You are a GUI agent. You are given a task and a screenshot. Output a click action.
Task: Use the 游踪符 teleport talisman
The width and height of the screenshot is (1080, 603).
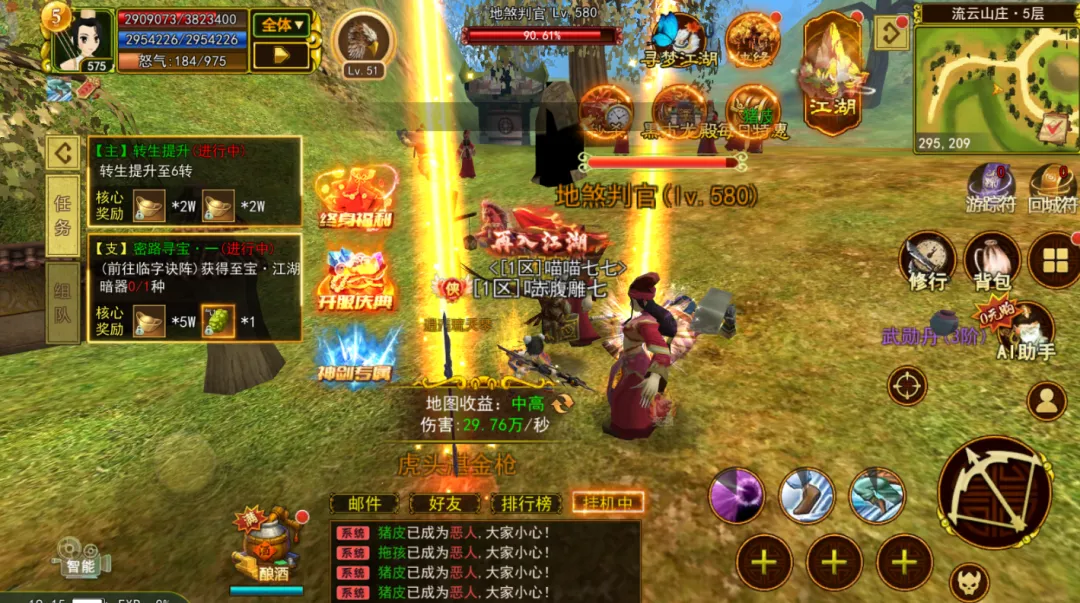[991, 188]
